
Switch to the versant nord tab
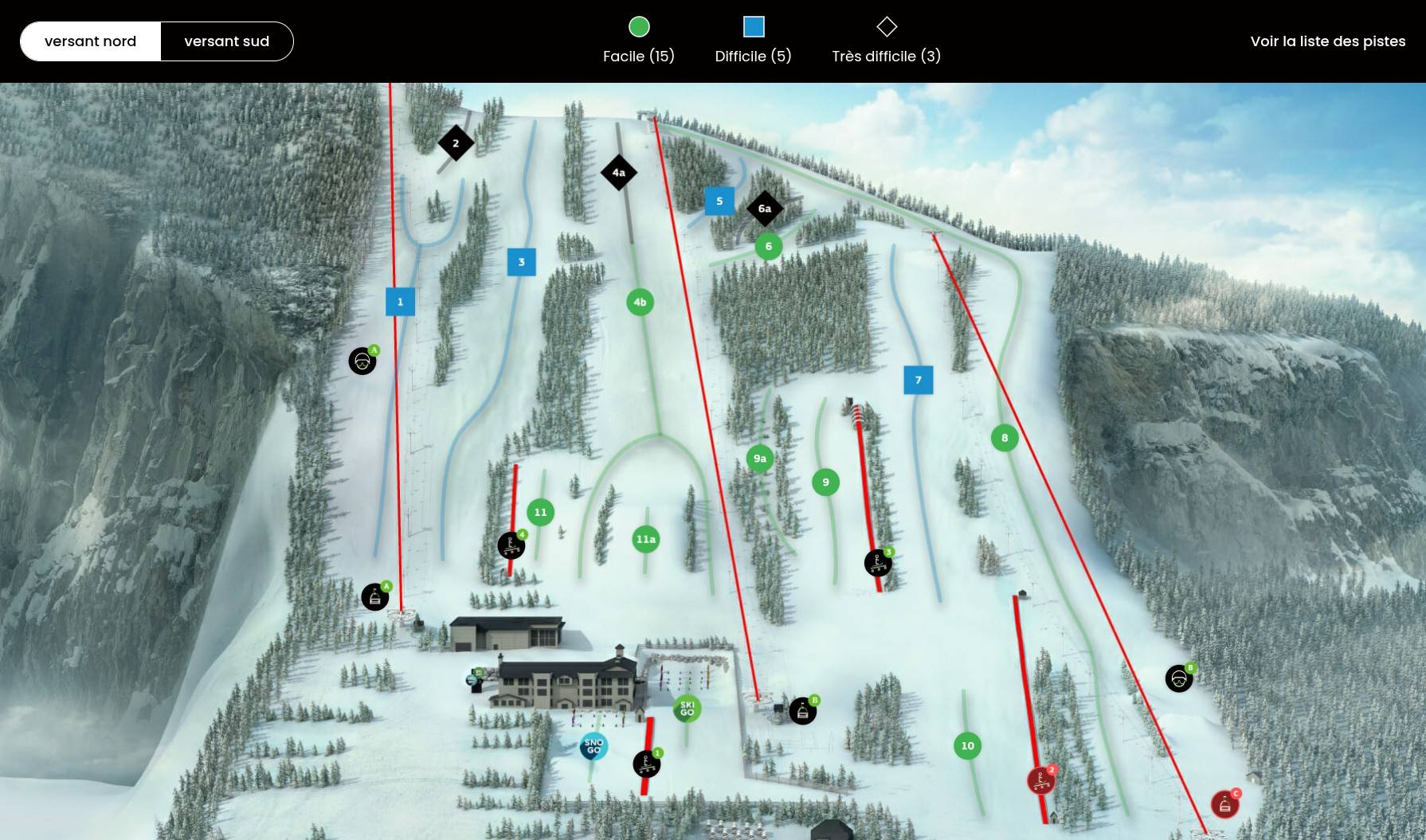91,41
